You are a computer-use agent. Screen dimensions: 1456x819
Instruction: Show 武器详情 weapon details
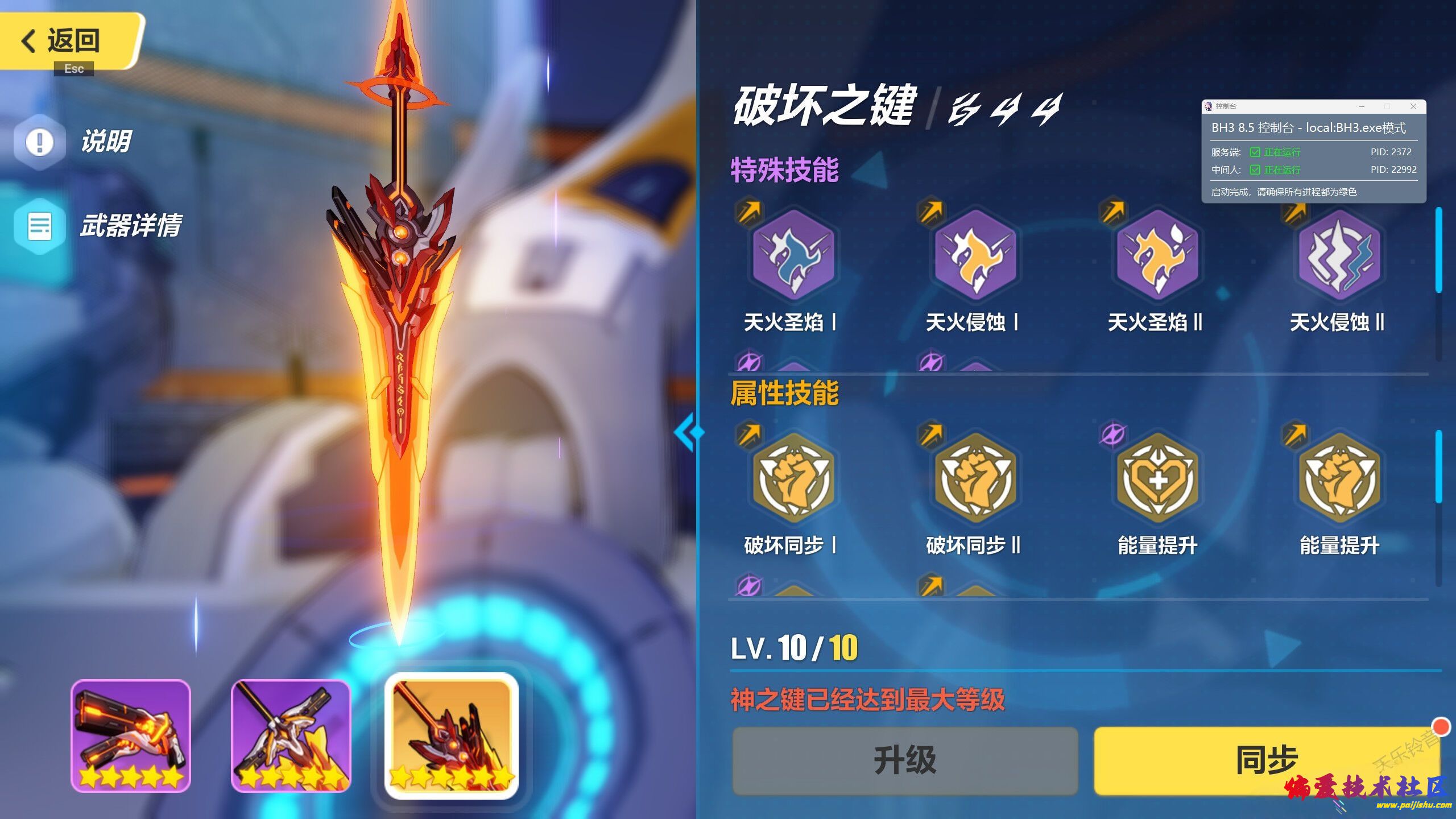100,226
